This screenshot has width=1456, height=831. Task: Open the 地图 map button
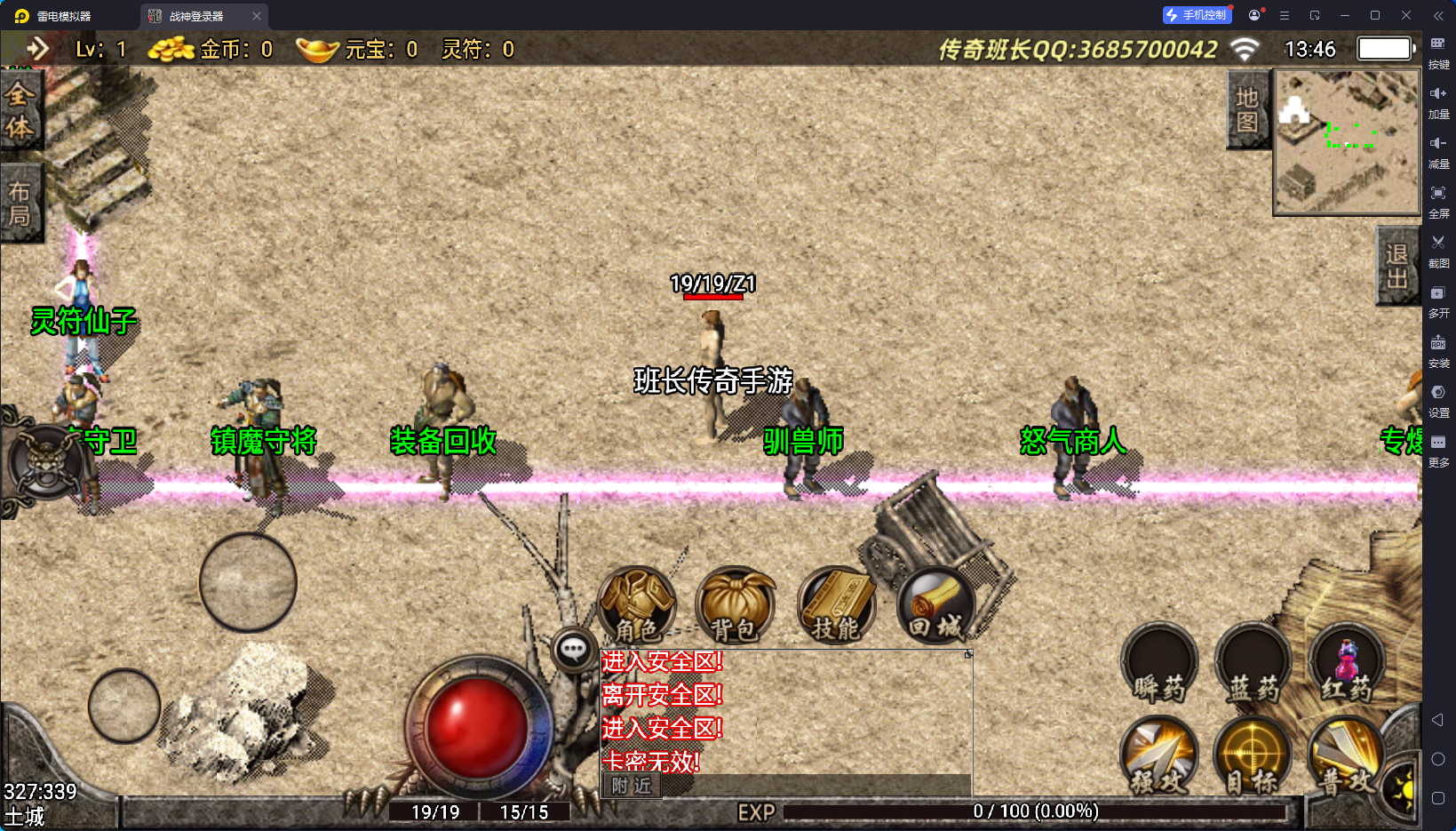1247,109
